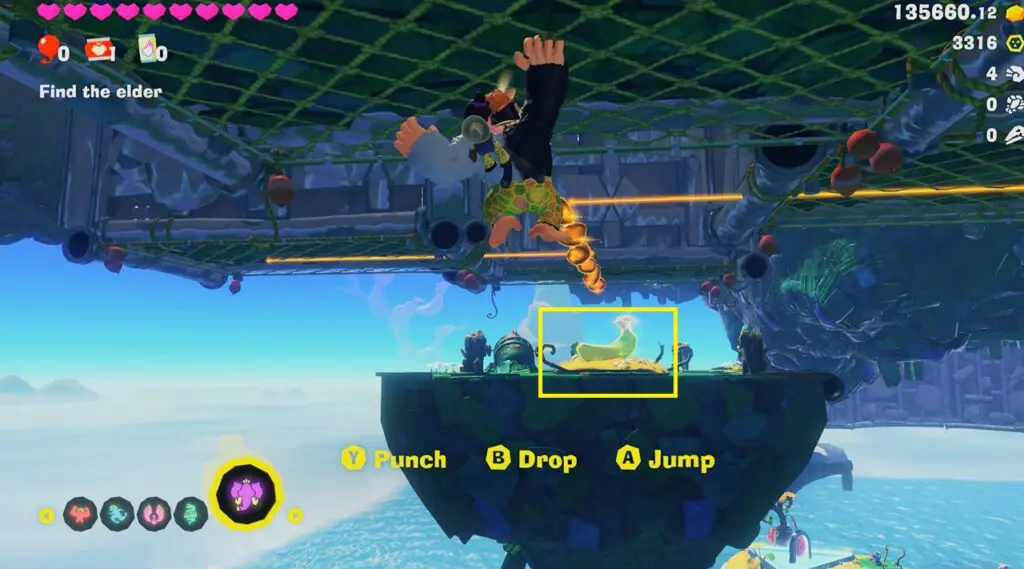Image resolution: width=1024 pixels, height=569 pixels.
Task: Click the left arrow of the transformation selector
Action: pyautogui.click(x=47, y=516)
